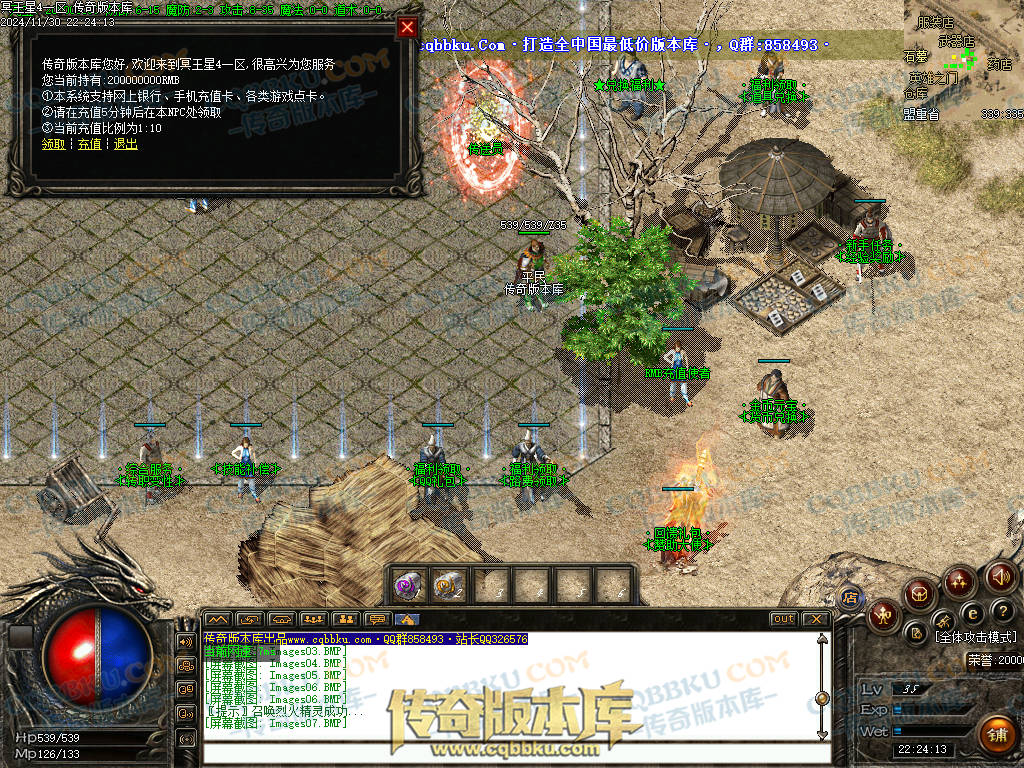Click the speech-bubble chat channel tab

377,620
